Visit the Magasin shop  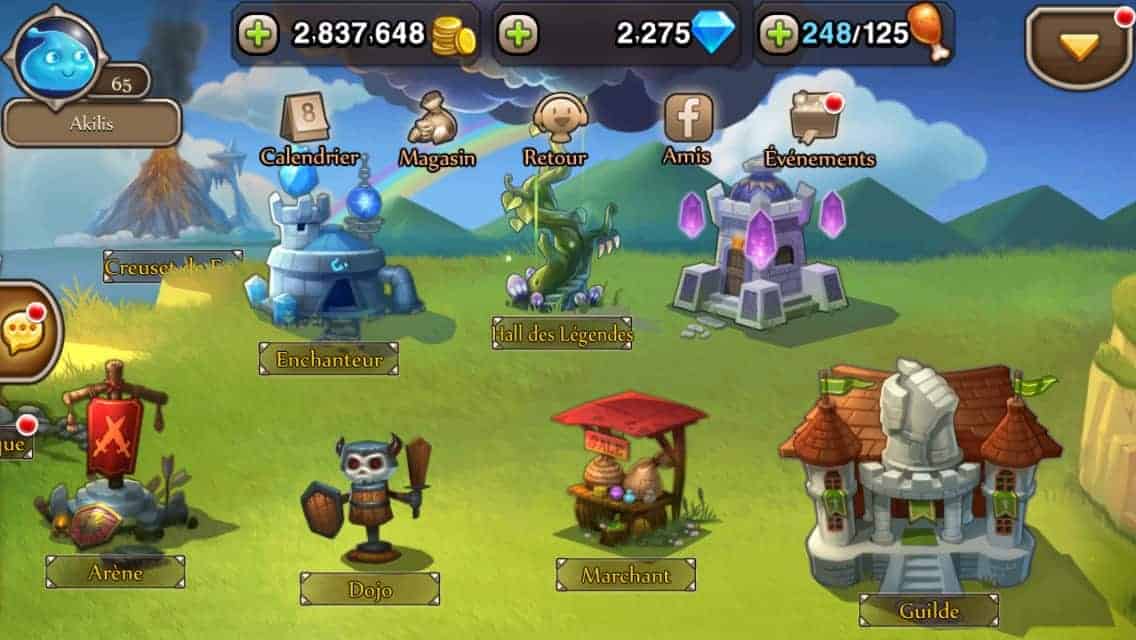437,125
